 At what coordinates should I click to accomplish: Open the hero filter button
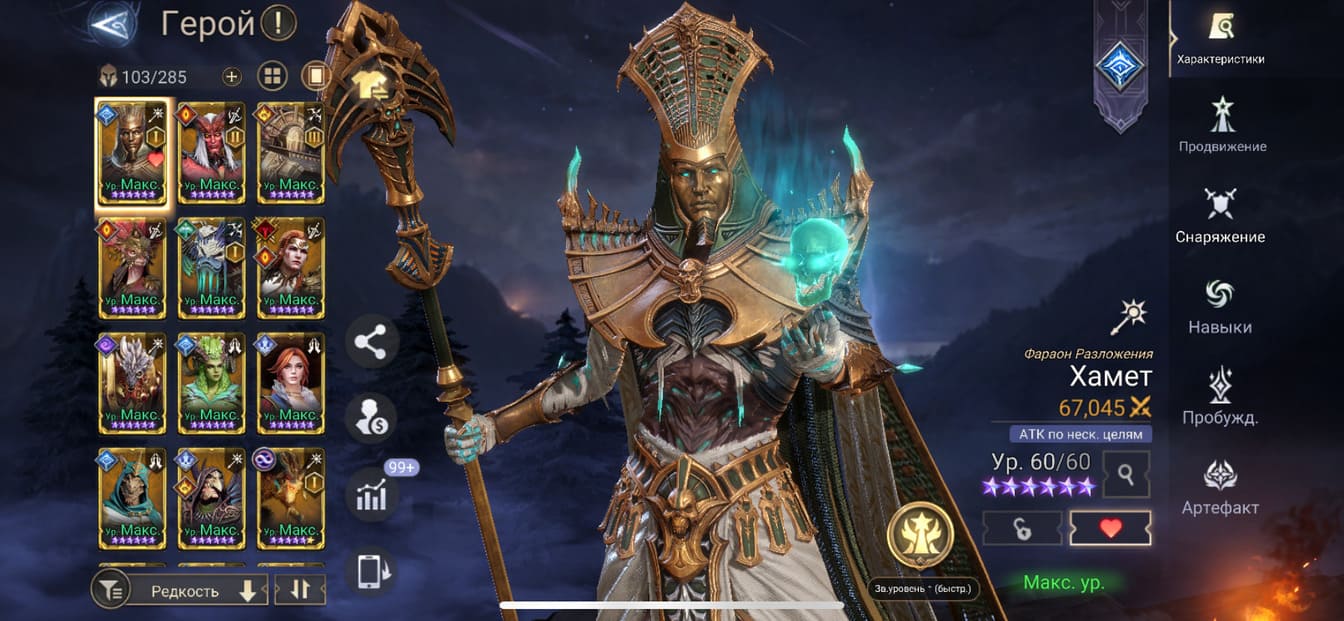pyautogui.click(x=110, y=591)
